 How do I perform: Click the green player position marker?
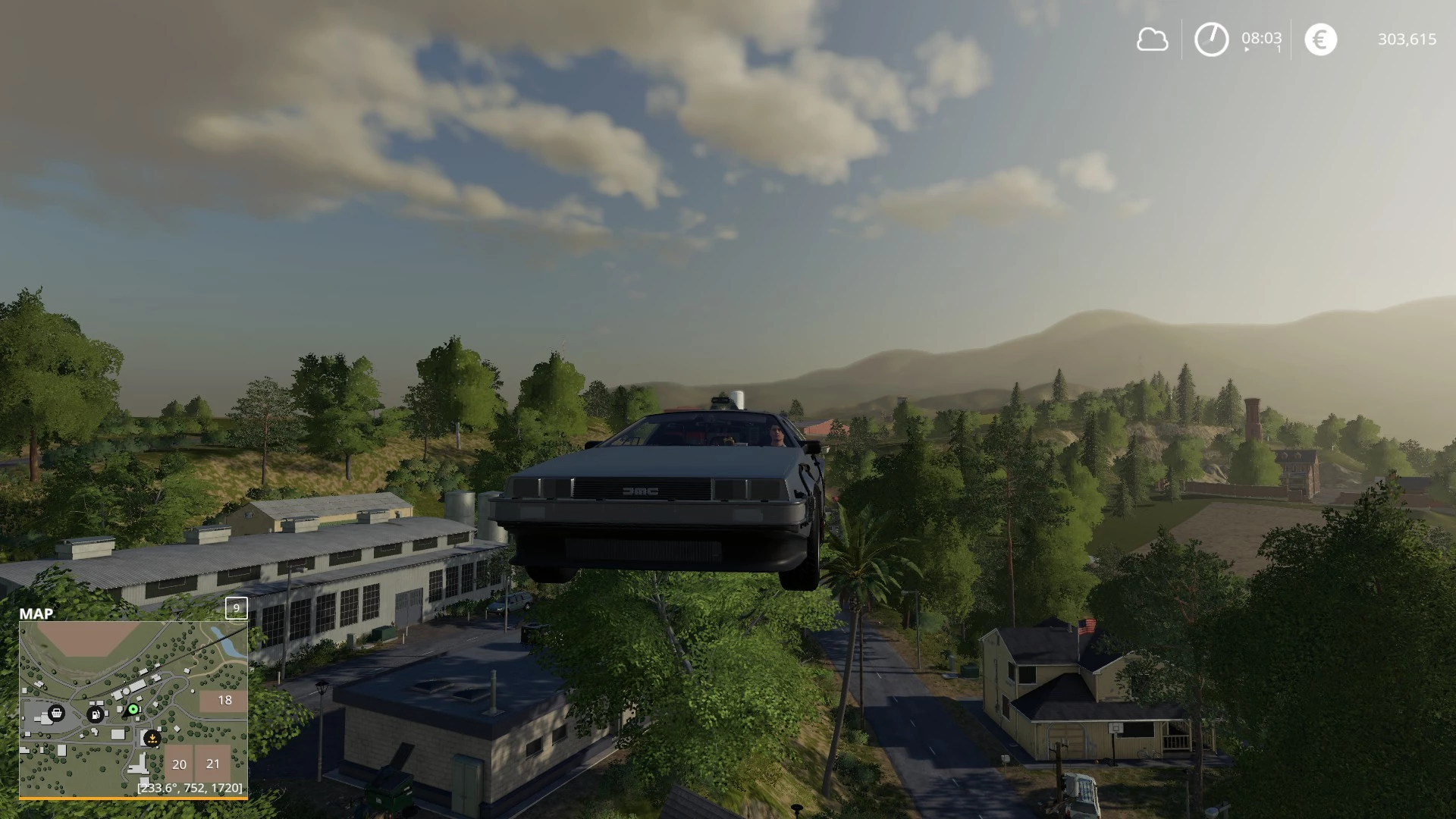[133, 709]
